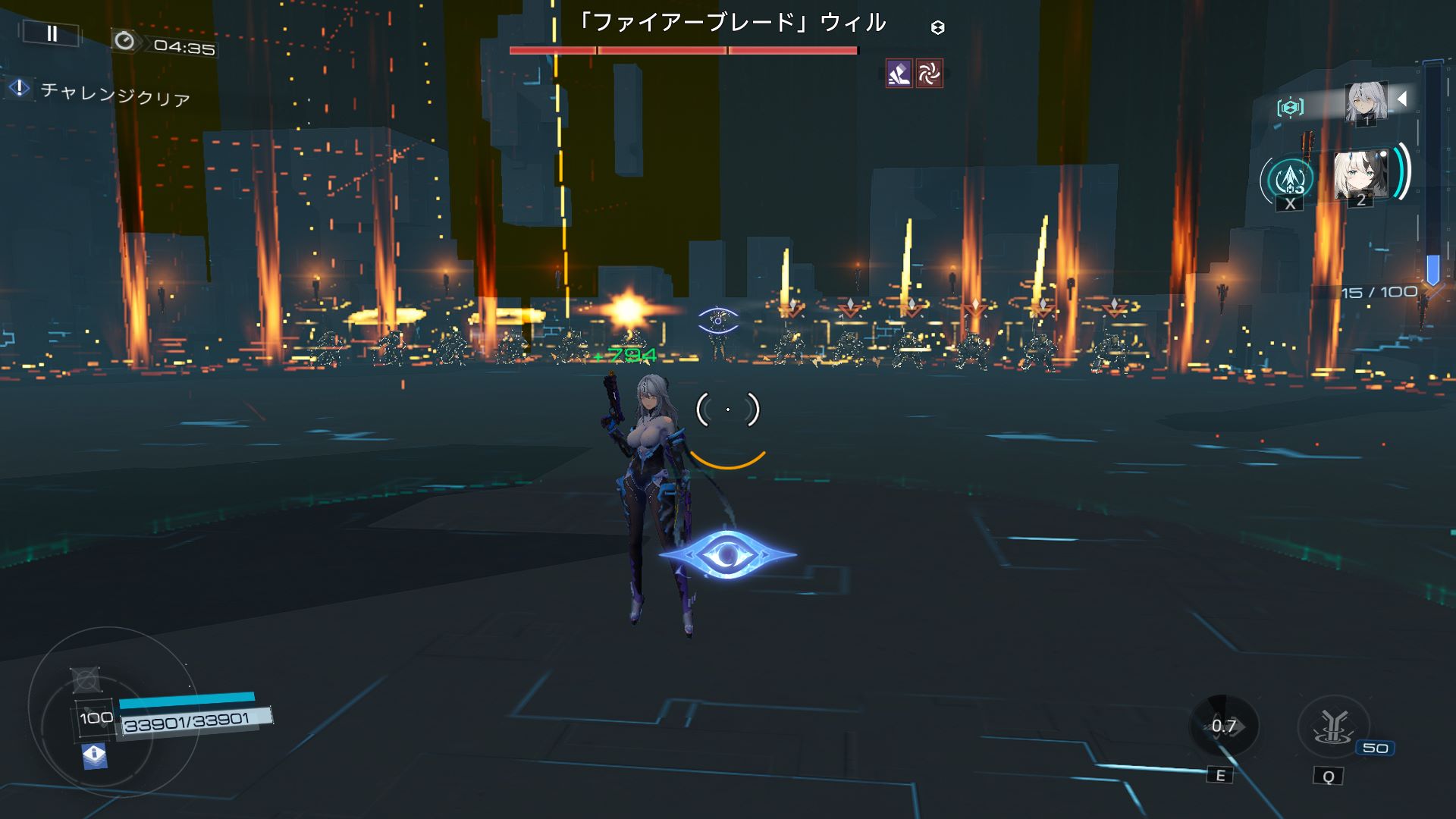Pause the game with the pause button
The height and width of the screenshot is (819, 1456).
tap(52, 33)
